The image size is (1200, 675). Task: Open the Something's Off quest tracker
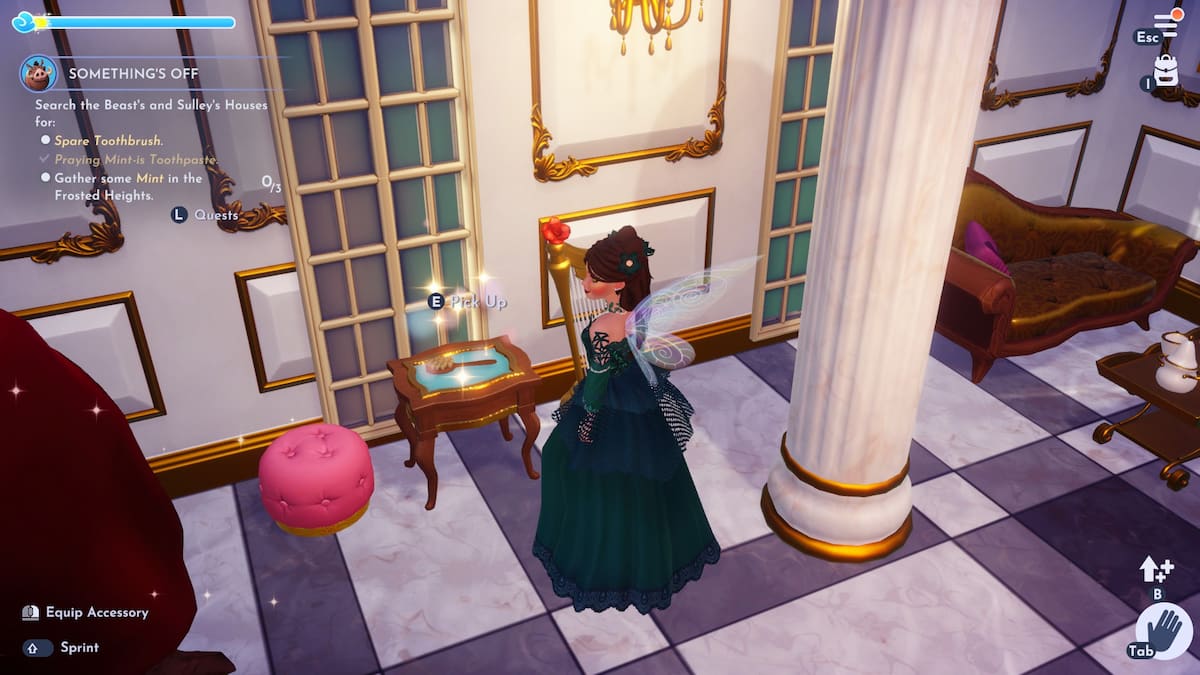[133, 74]
